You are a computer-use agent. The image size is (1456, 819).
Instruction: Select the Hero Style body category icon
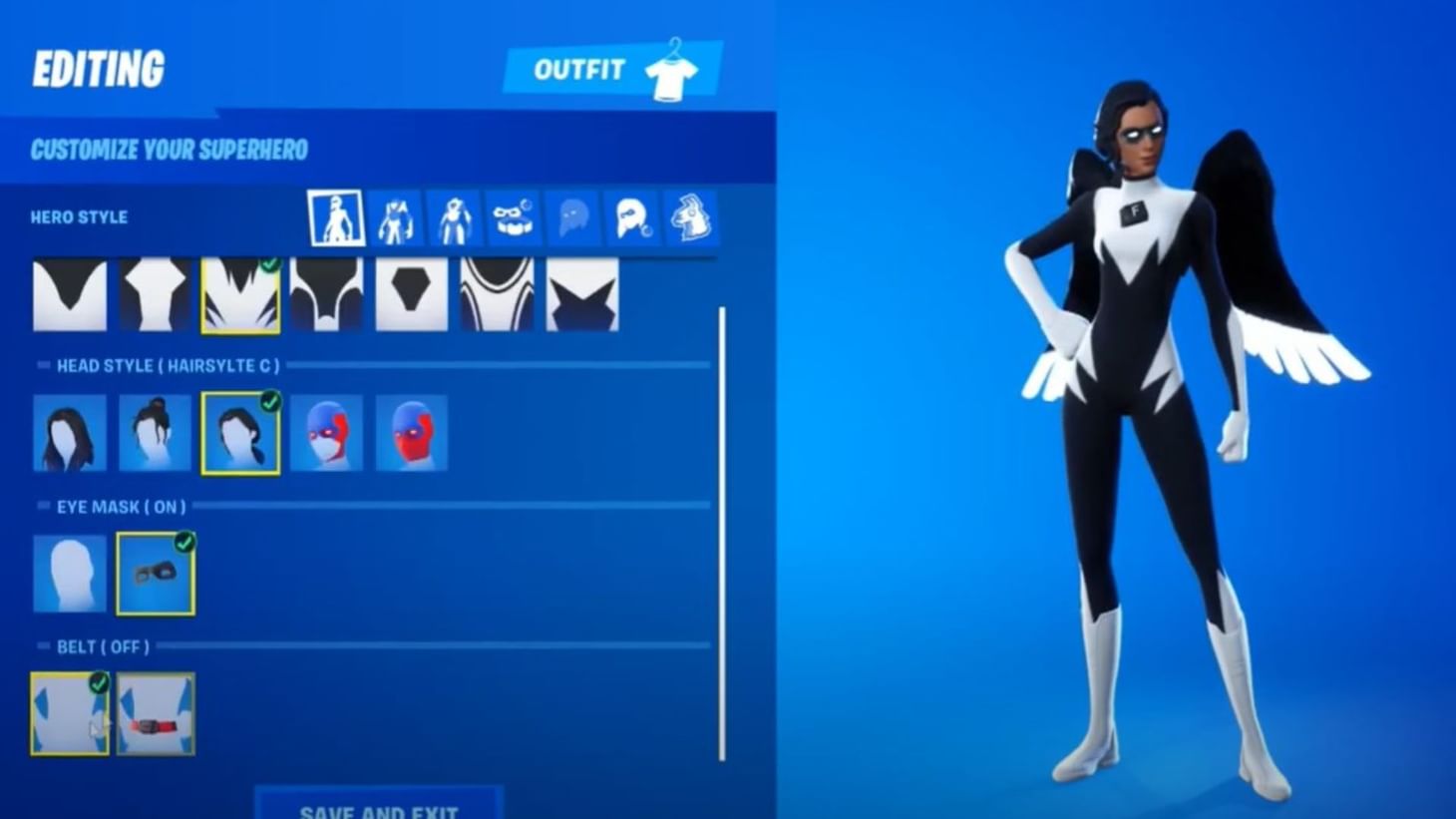tap(334, 217)
